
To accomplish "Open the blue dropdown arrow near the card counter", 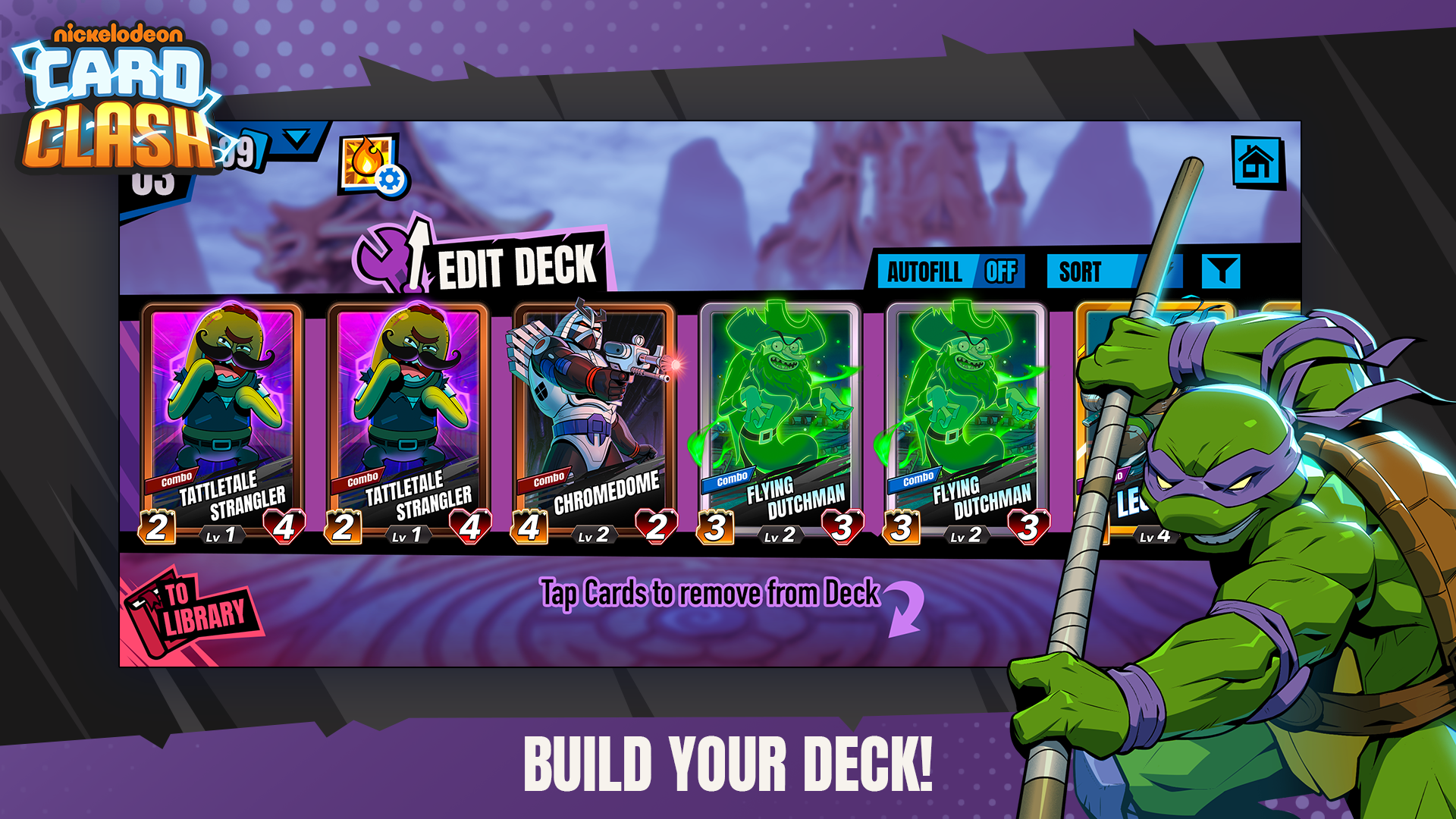I will pos(297,139).
